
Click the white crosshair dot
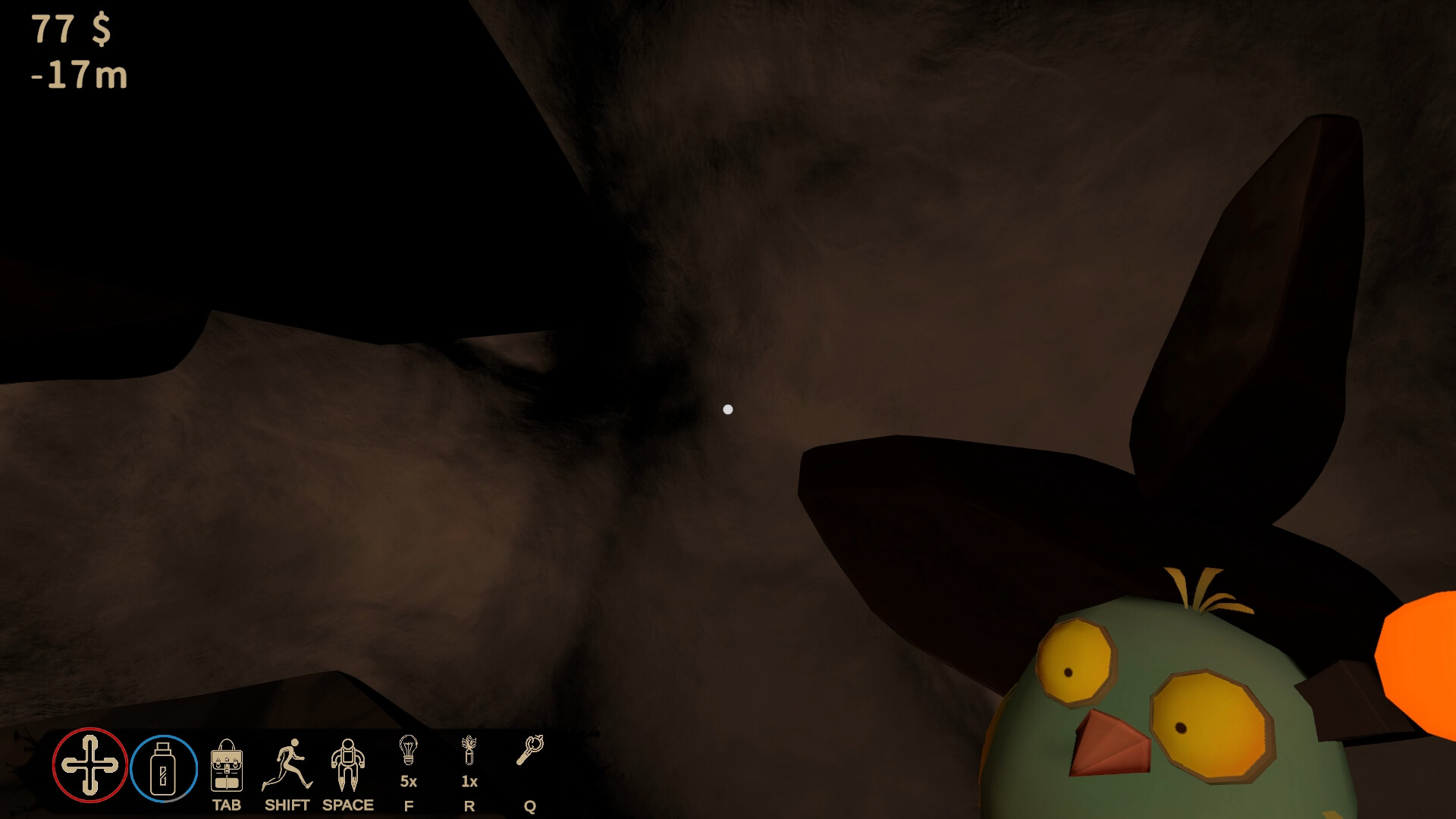point(729,409)
